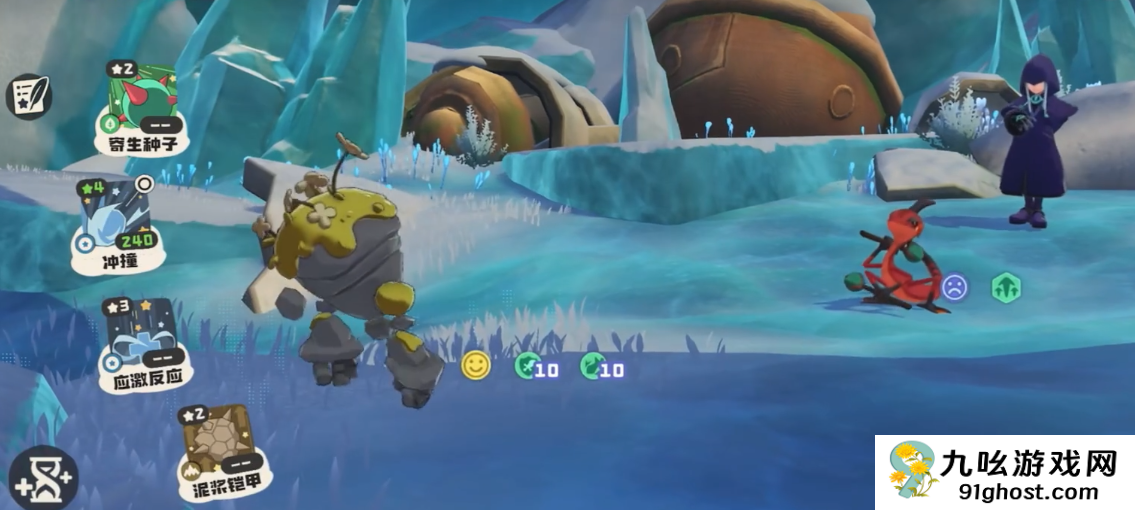
Task: View the enemy's green up-arrow buff
Action: click(x=1006, y=288)
